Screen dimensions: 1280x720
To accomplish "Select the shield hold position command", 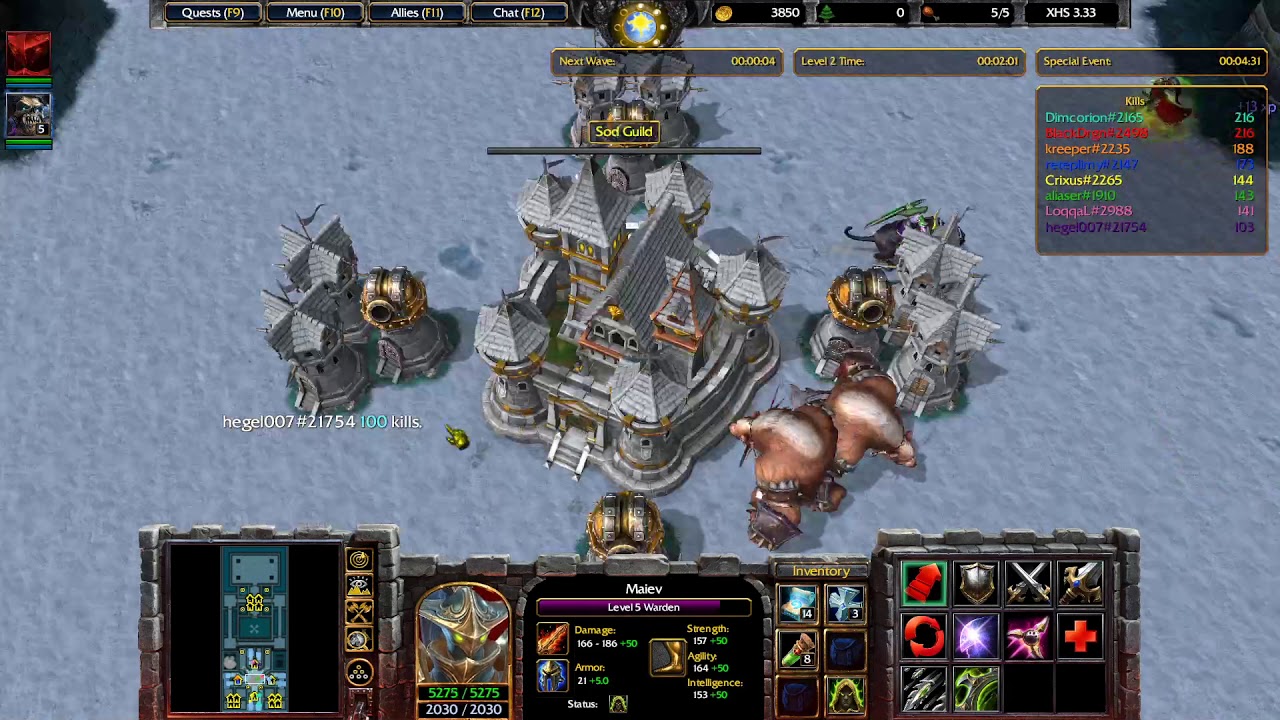I will coord(976,583).
